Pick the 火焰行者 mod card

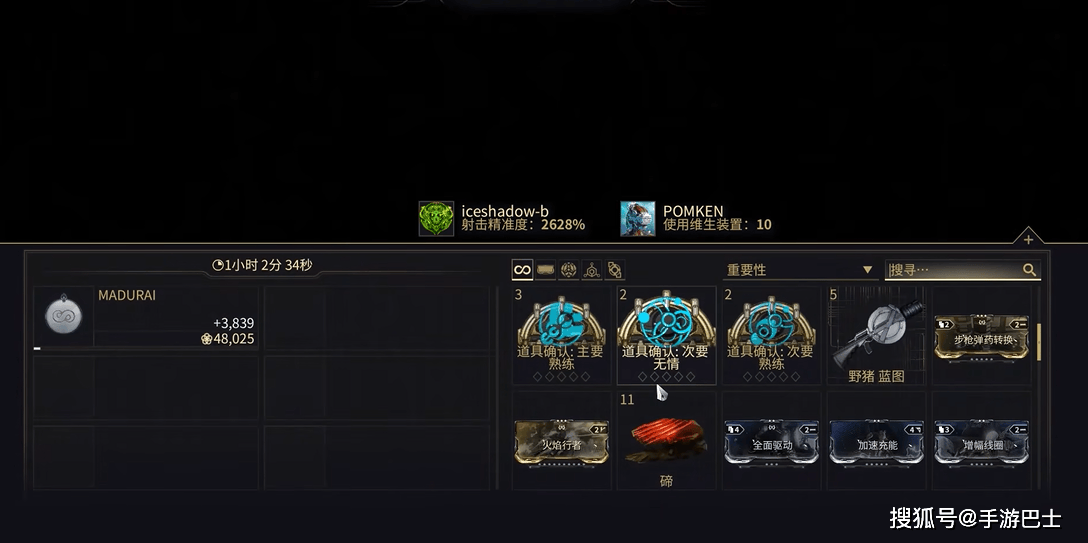coord(561,441)
